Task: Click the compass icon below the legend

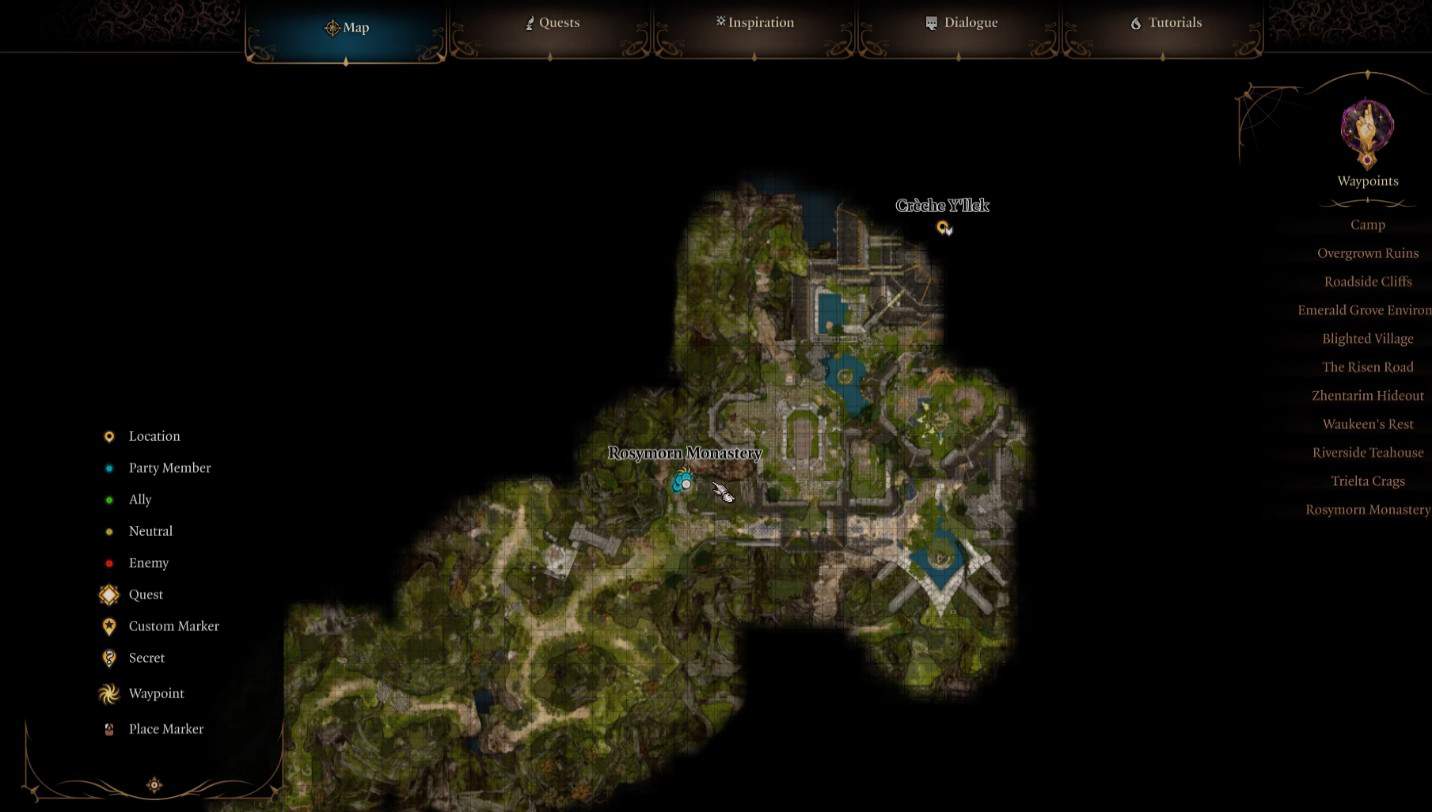Action: click(x=154, y=785)
